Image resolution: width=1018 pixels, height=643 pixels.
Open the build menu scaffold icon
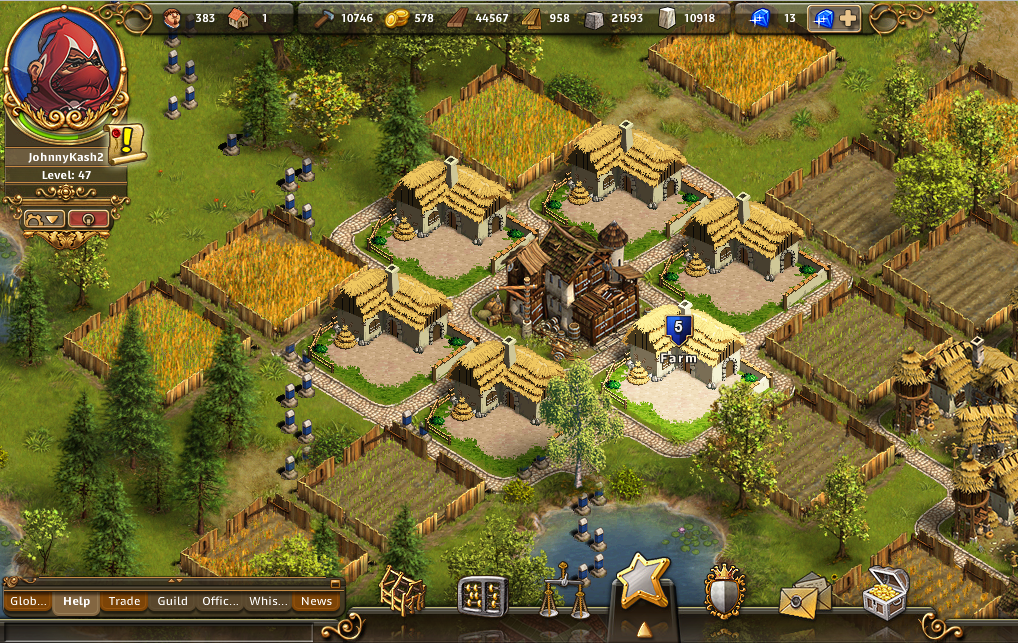click(x=402, y=592)
